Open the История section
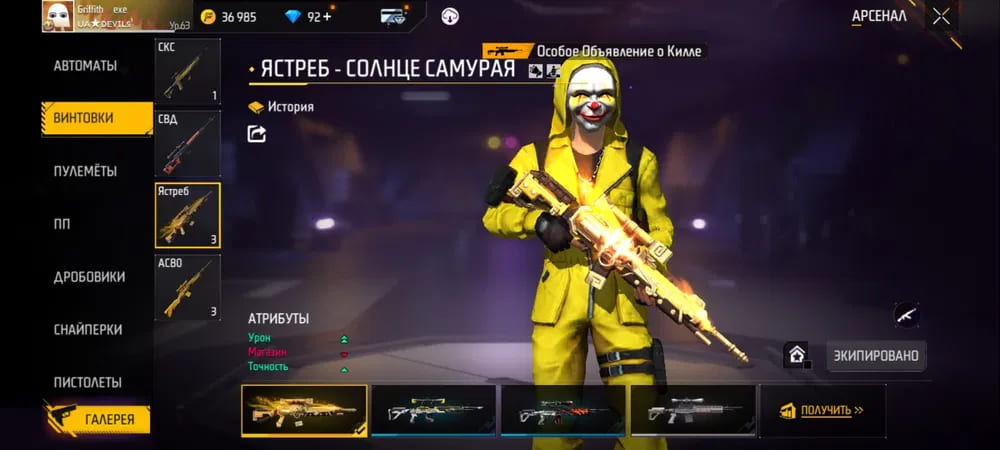 (x=282, y=107)
